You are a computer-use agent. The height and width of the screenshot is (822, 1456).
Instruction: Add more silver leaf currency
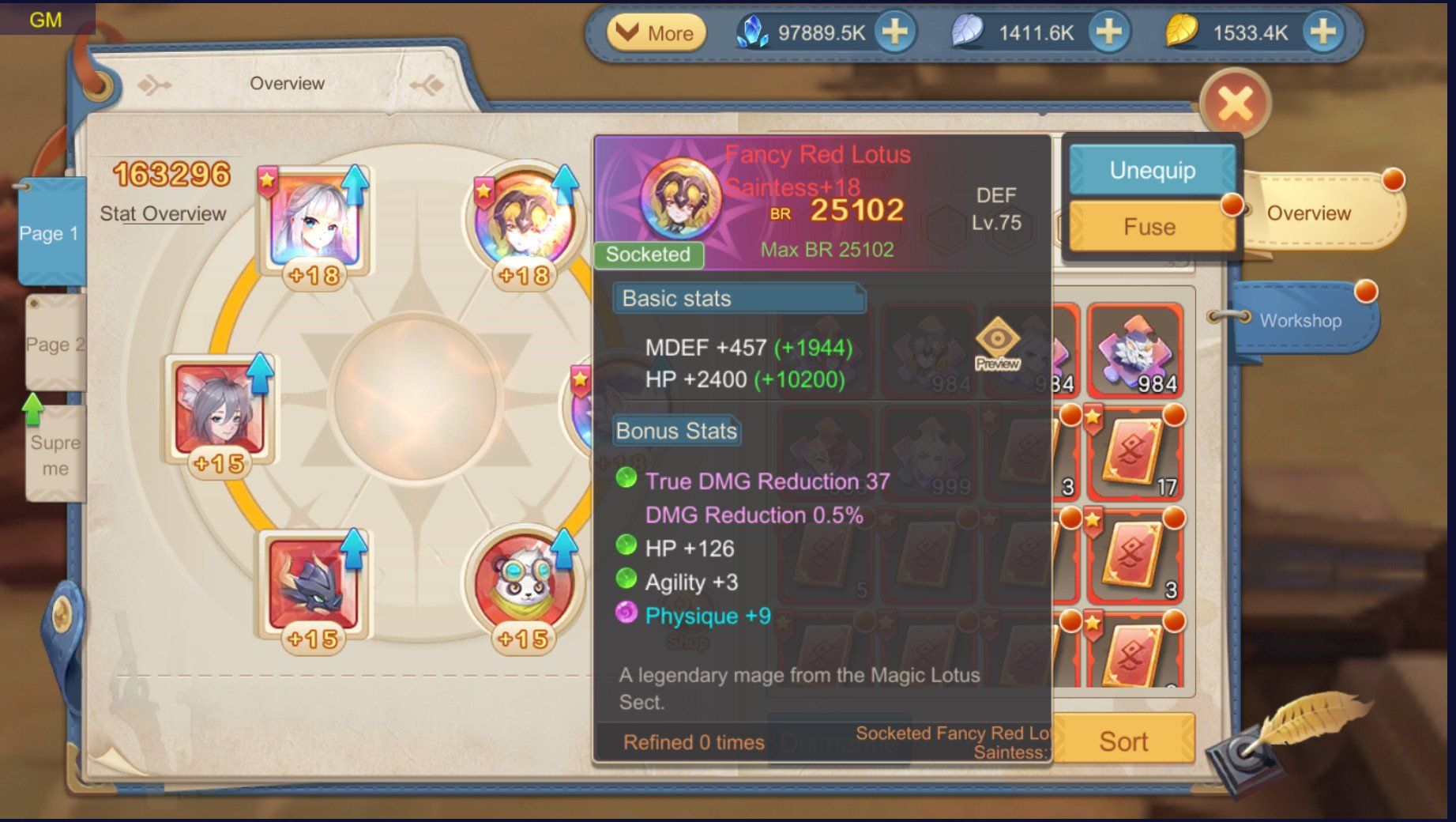tap(1108, 32)
